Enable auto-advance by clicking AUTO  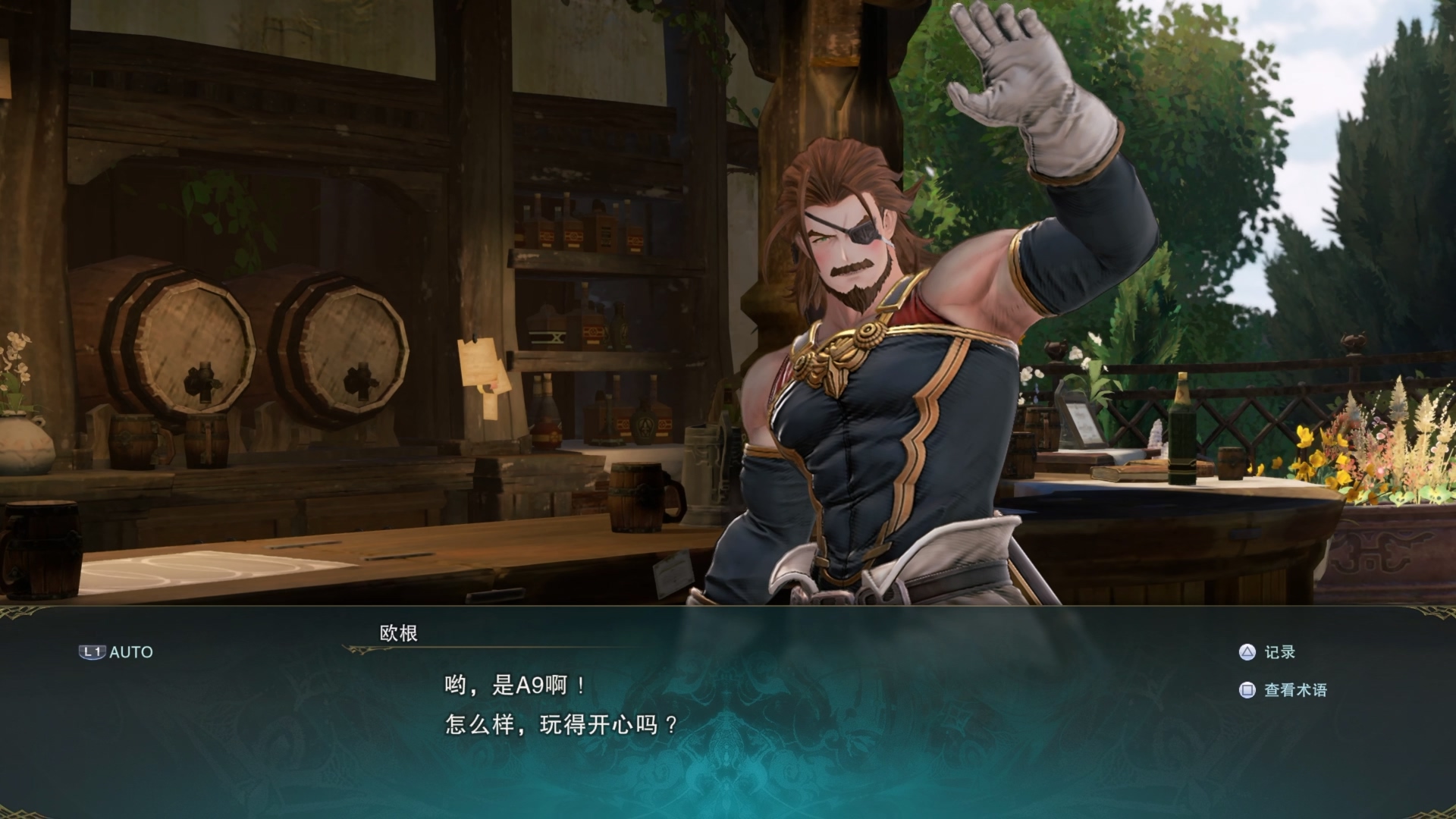click(129, 651)
